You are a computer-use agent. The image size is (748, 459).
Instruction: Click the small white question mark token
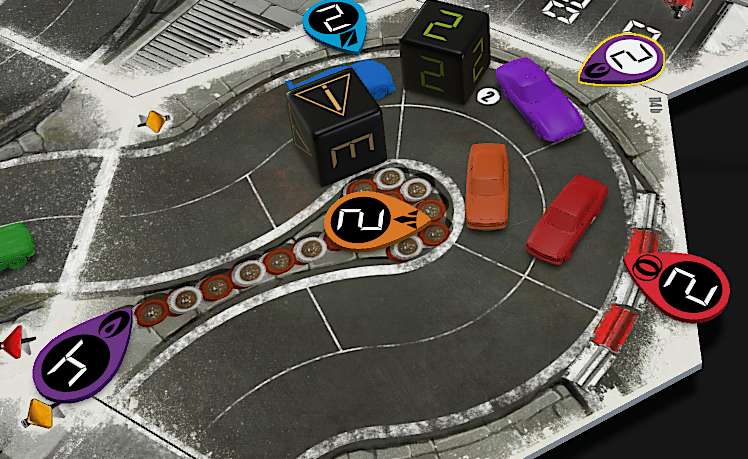pyautogui.click(x=489, y=96)
